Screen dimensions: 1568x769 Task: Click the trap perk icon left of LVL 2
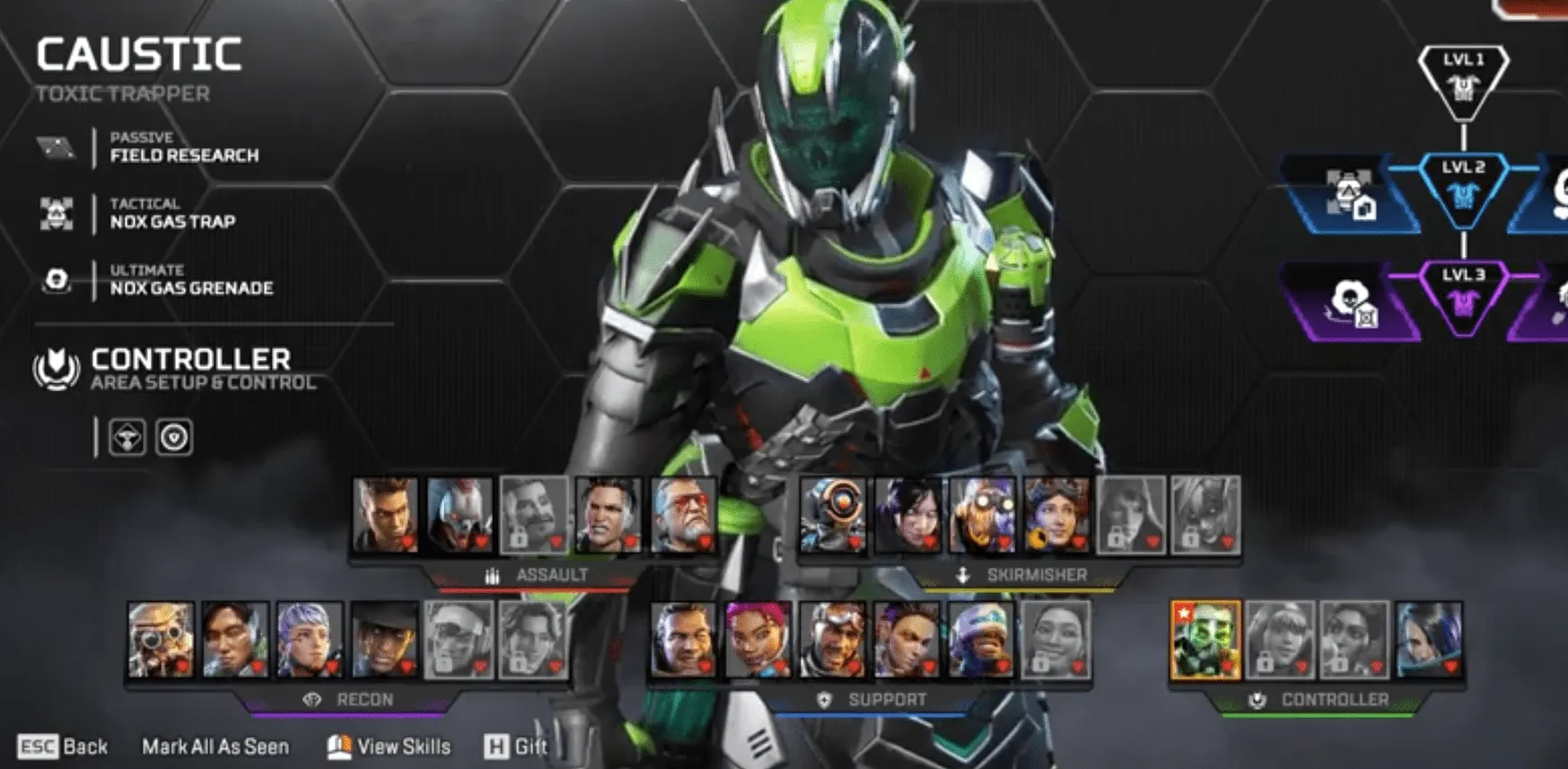click(x=1355, y=197)
